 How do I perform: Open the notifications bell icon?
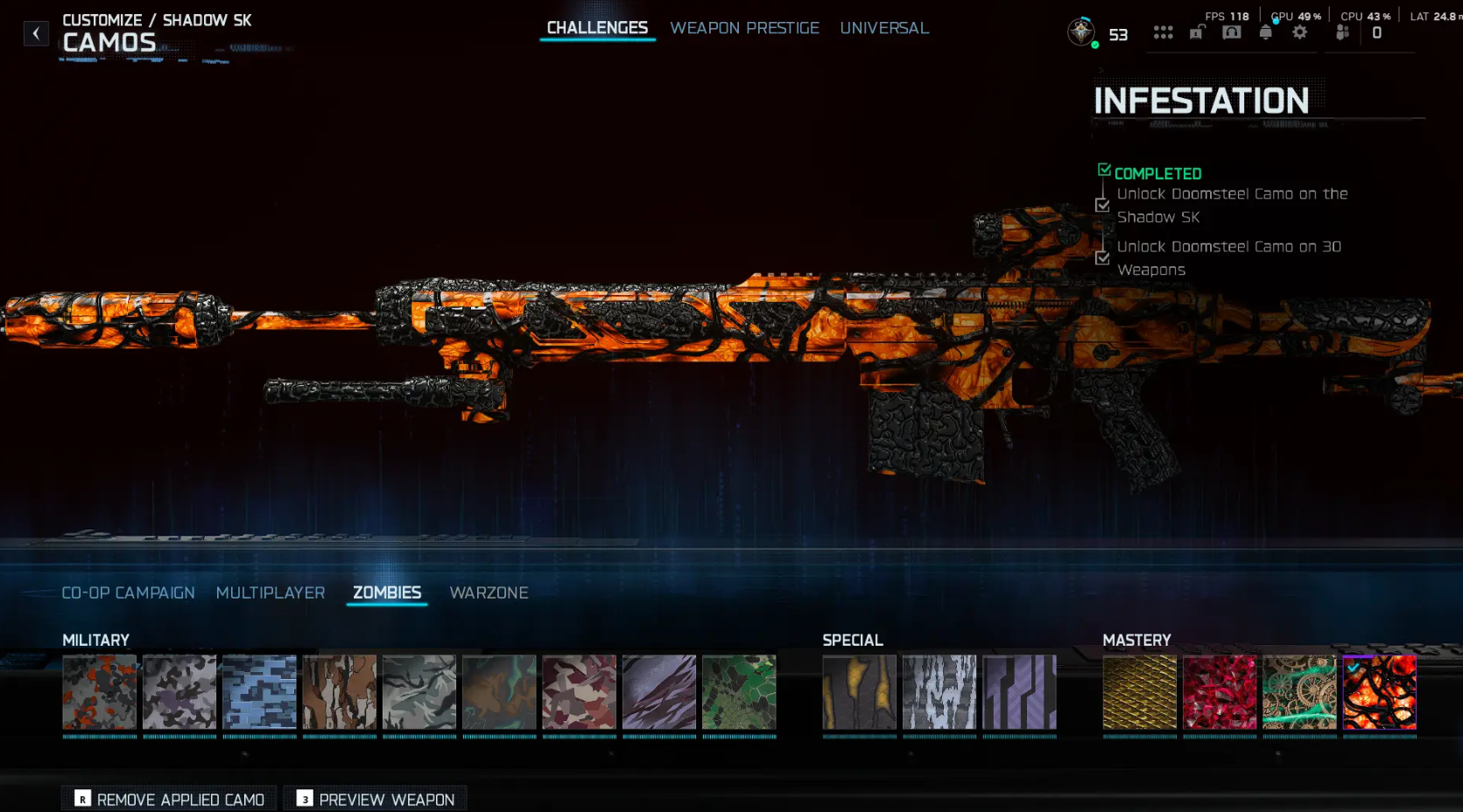click(1264, 31)
